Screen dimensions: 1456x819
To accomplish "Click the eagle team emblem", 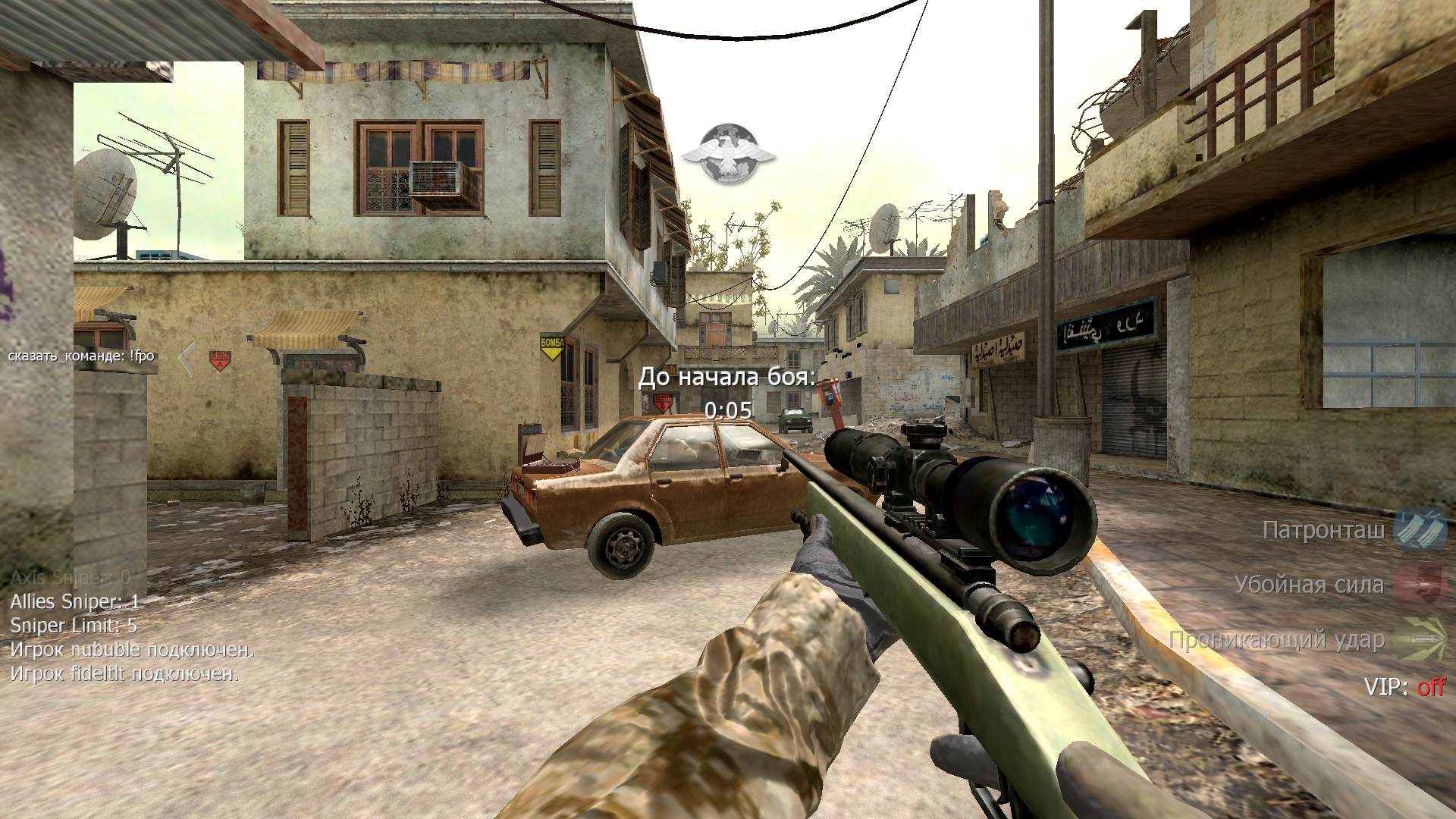I will point(727,155).
